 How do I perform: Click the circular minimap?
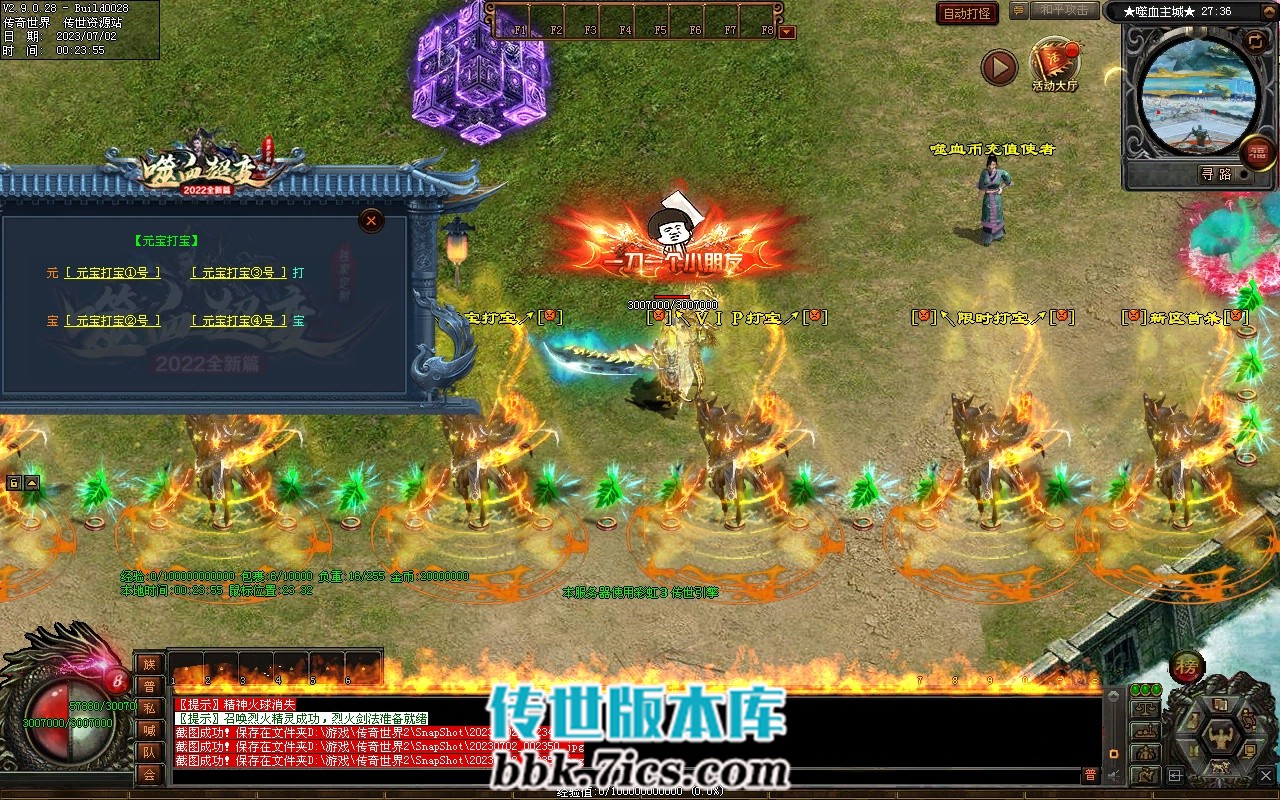click(1198, 92)
